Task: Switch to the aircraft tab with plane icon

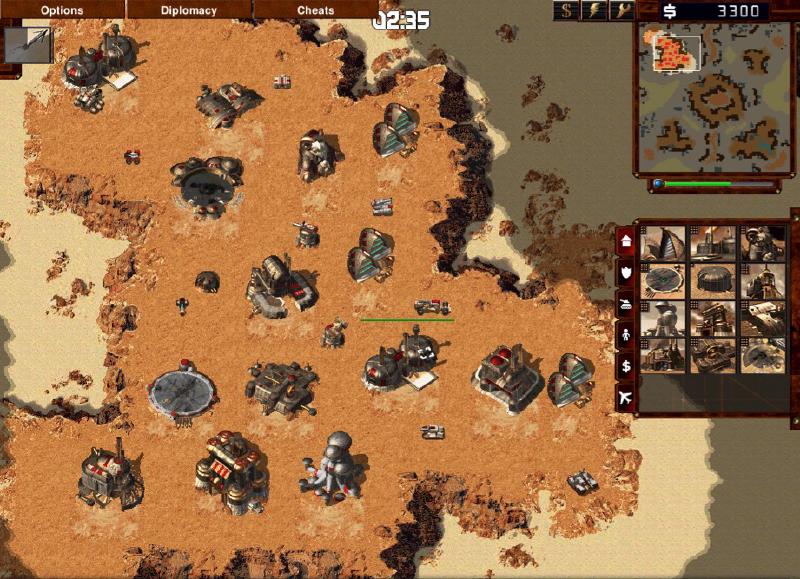Action: tap(626, 398)
